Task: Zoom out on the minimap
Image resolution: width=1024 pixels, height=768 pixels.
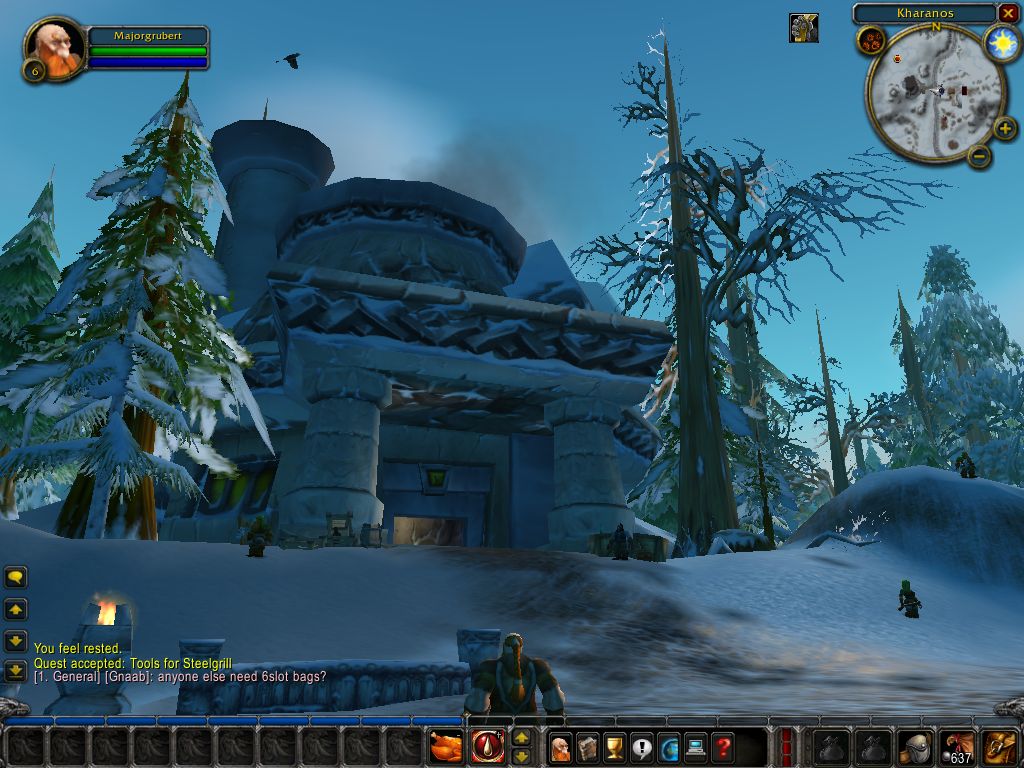Action: click(980, 155)
